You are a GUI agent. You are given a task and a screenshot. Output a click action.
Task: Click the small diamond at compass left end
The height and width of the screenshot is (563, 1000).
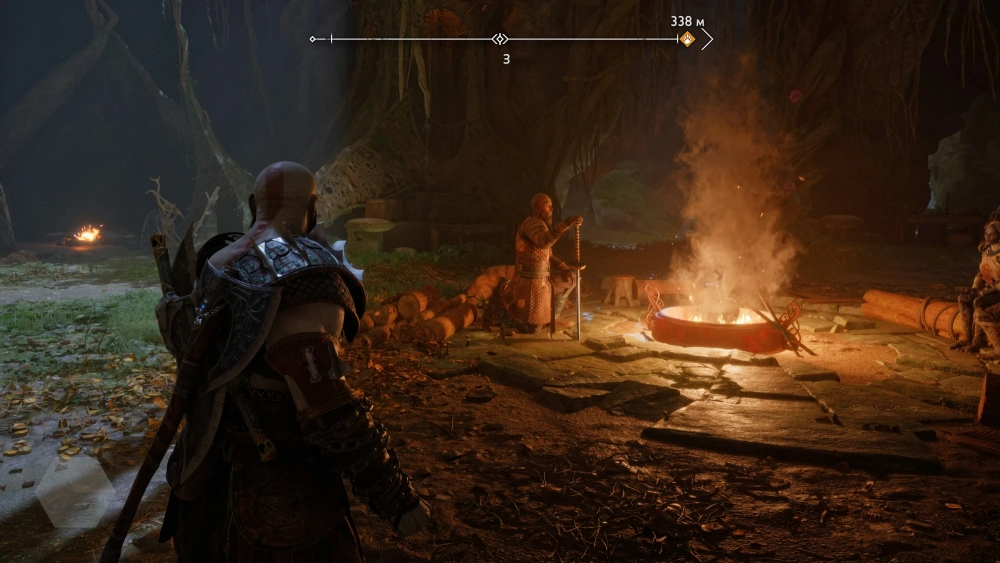pyautogui.click(x=313, y=39)
